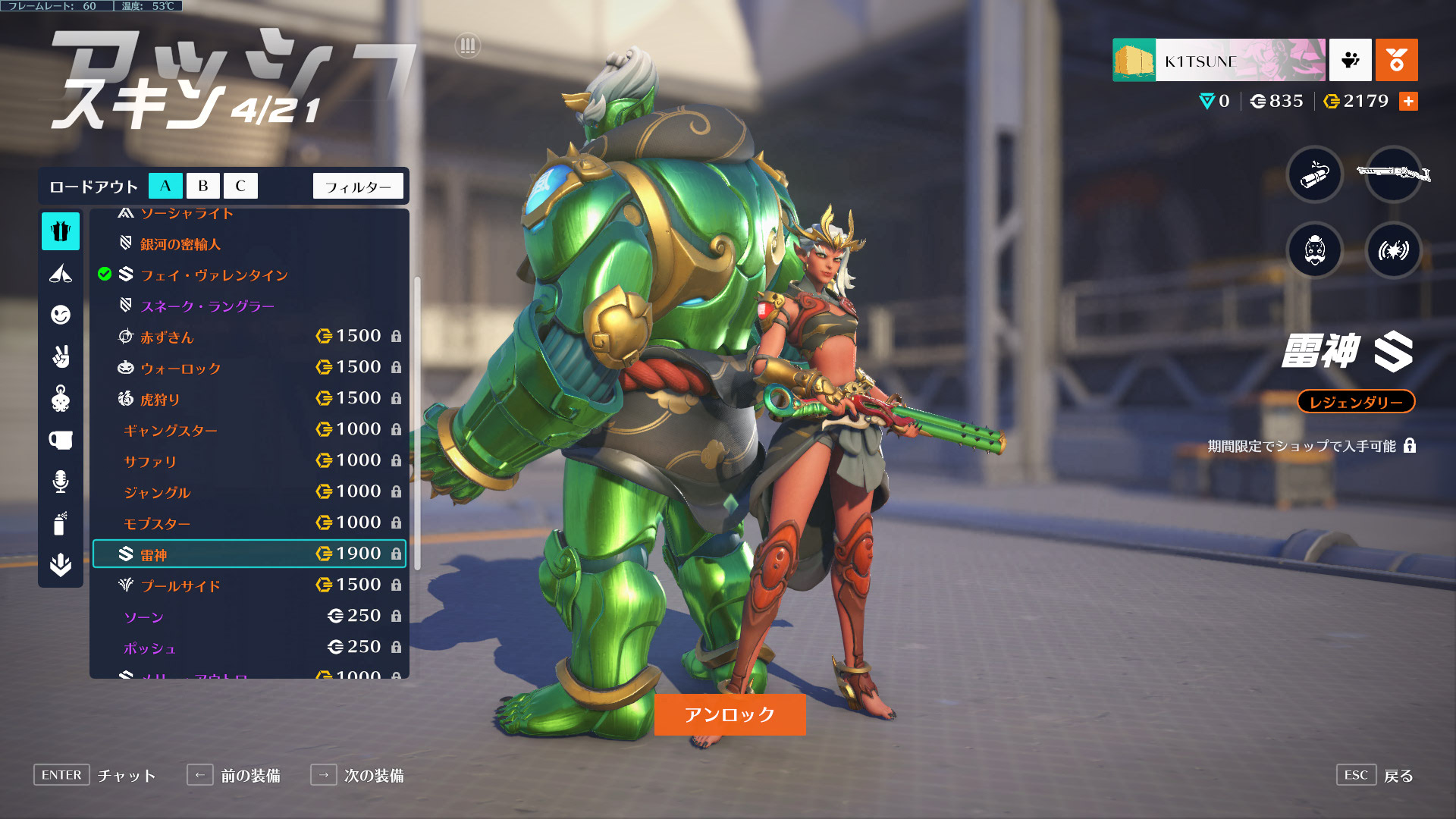
Task: Open the emotes smiley-face category
Action: pyautogui.click(x=61, y=315)
